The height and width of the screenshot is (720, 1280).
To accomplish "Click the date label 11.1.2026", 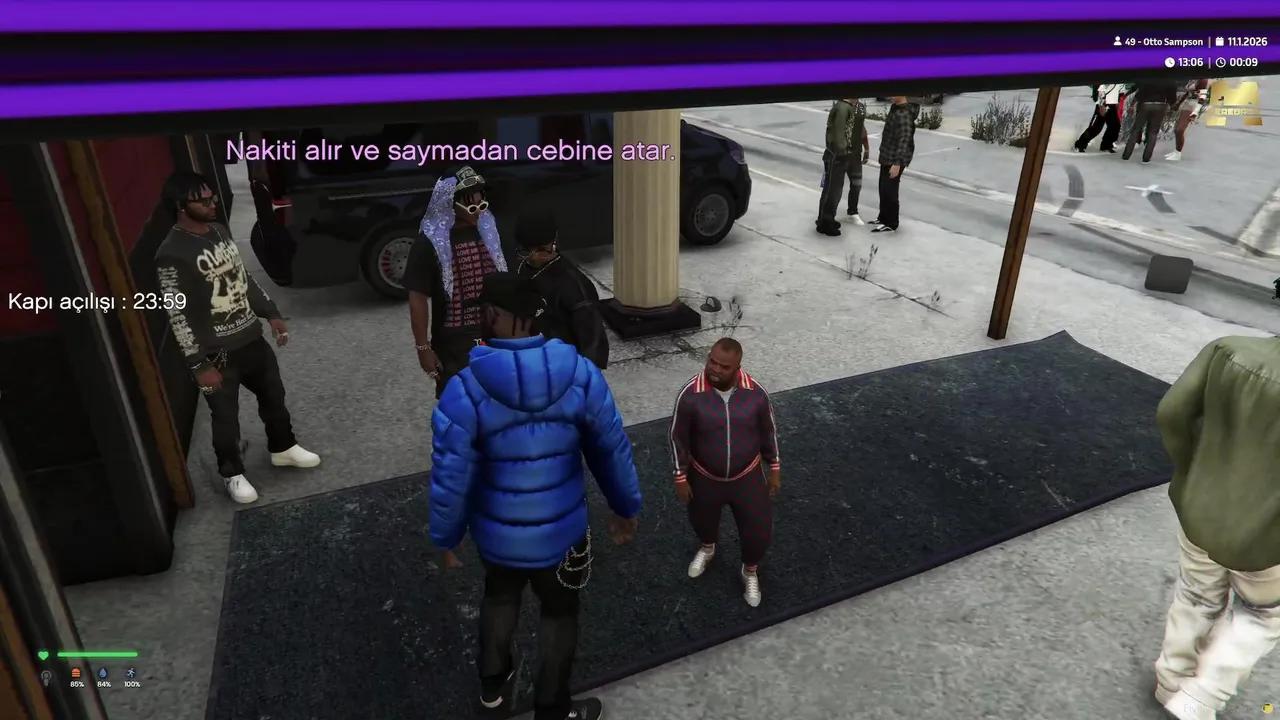I will (x=1248, y=42).
